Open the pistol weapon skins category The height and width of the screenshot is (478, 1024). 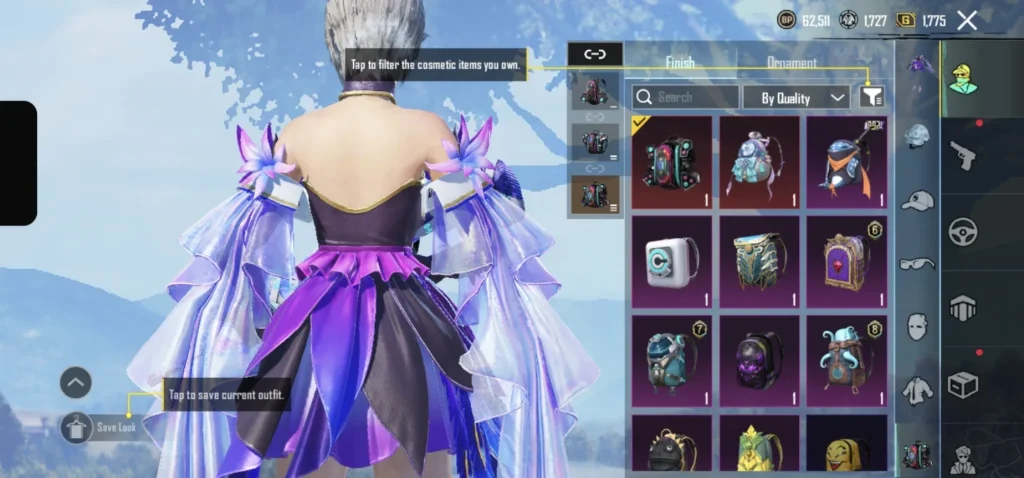click(x=963, y=155)
